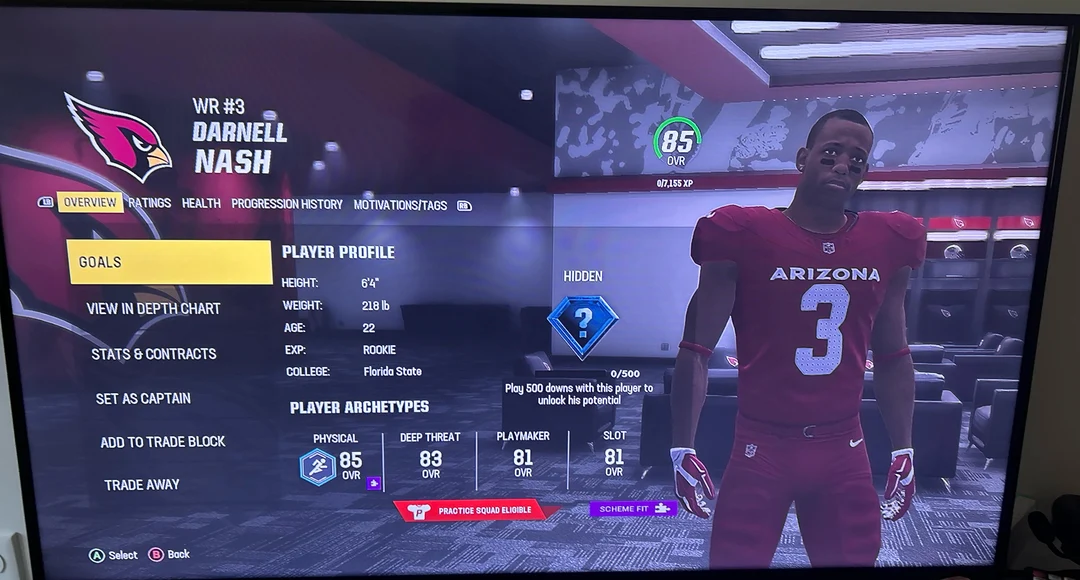
Task: Open the Motivations/Tags tab
Action: pos(400,205)
